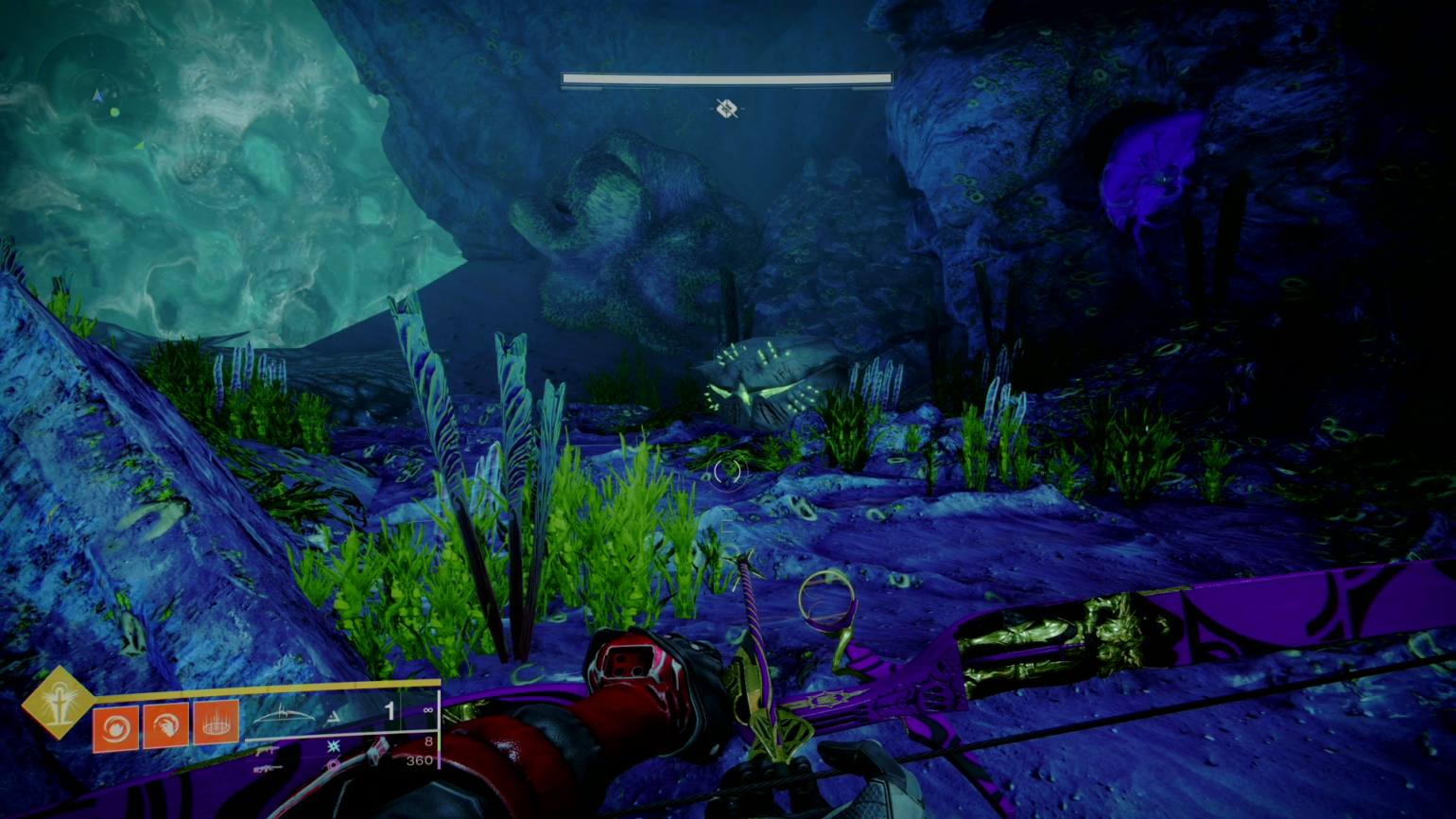Click the radar minimap in the top-left corner
Image resolution: width=1456 pixels, height=819 pixels.
click(97, 95)
